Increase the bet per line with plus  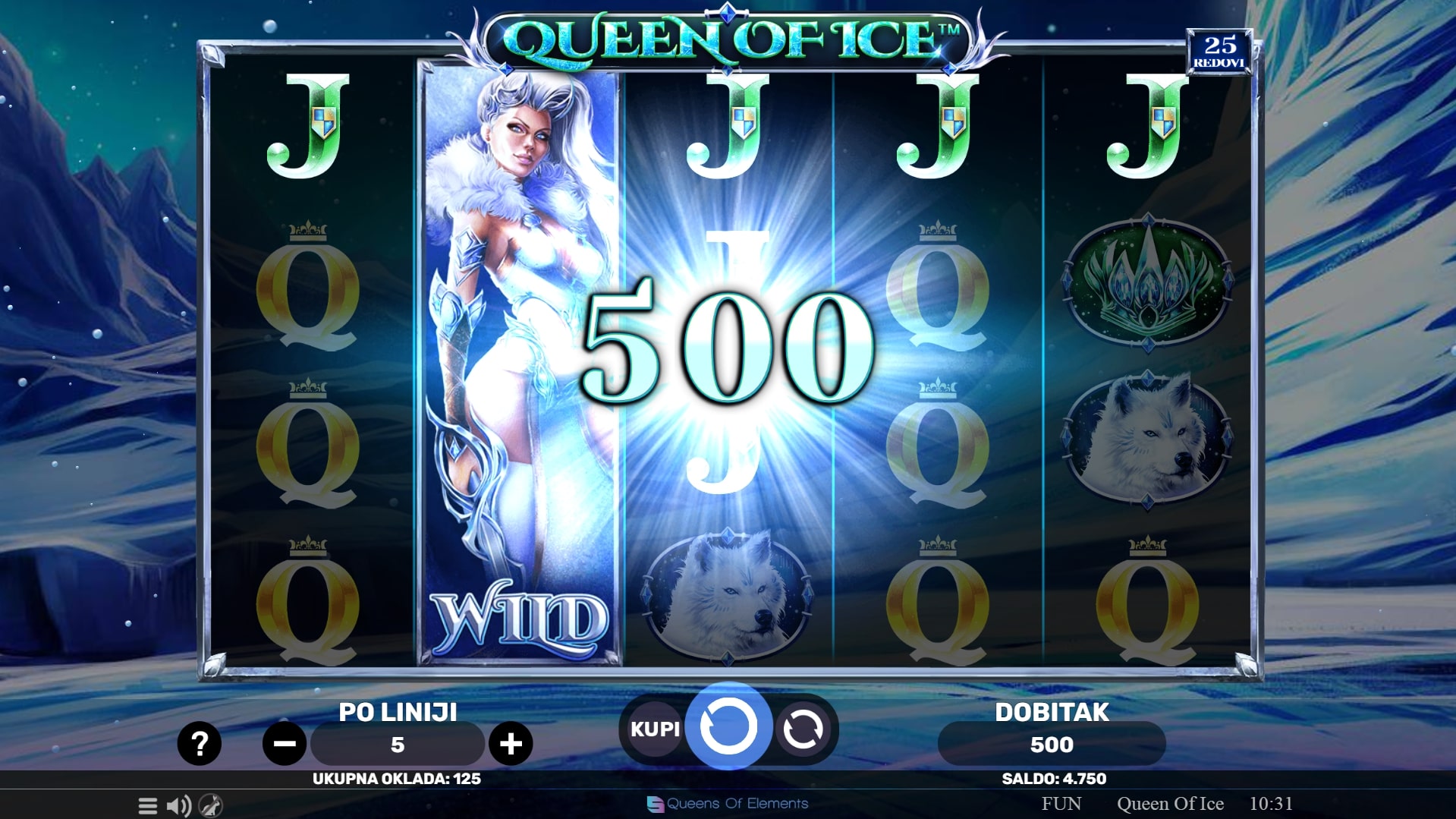point(511,744)
